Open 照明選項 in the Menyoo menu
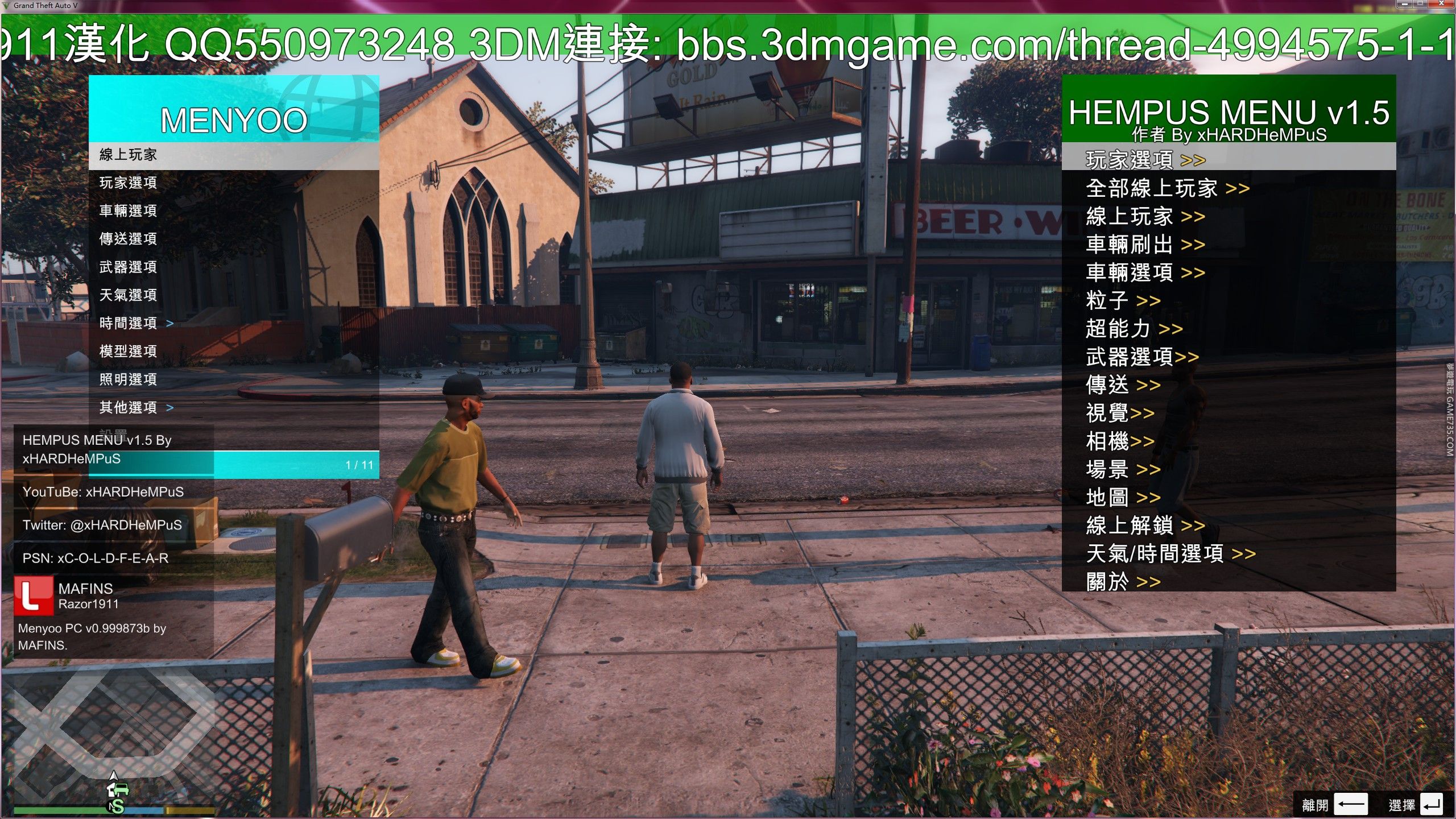Screen dimensions: 1456x819 click(128, 379)
